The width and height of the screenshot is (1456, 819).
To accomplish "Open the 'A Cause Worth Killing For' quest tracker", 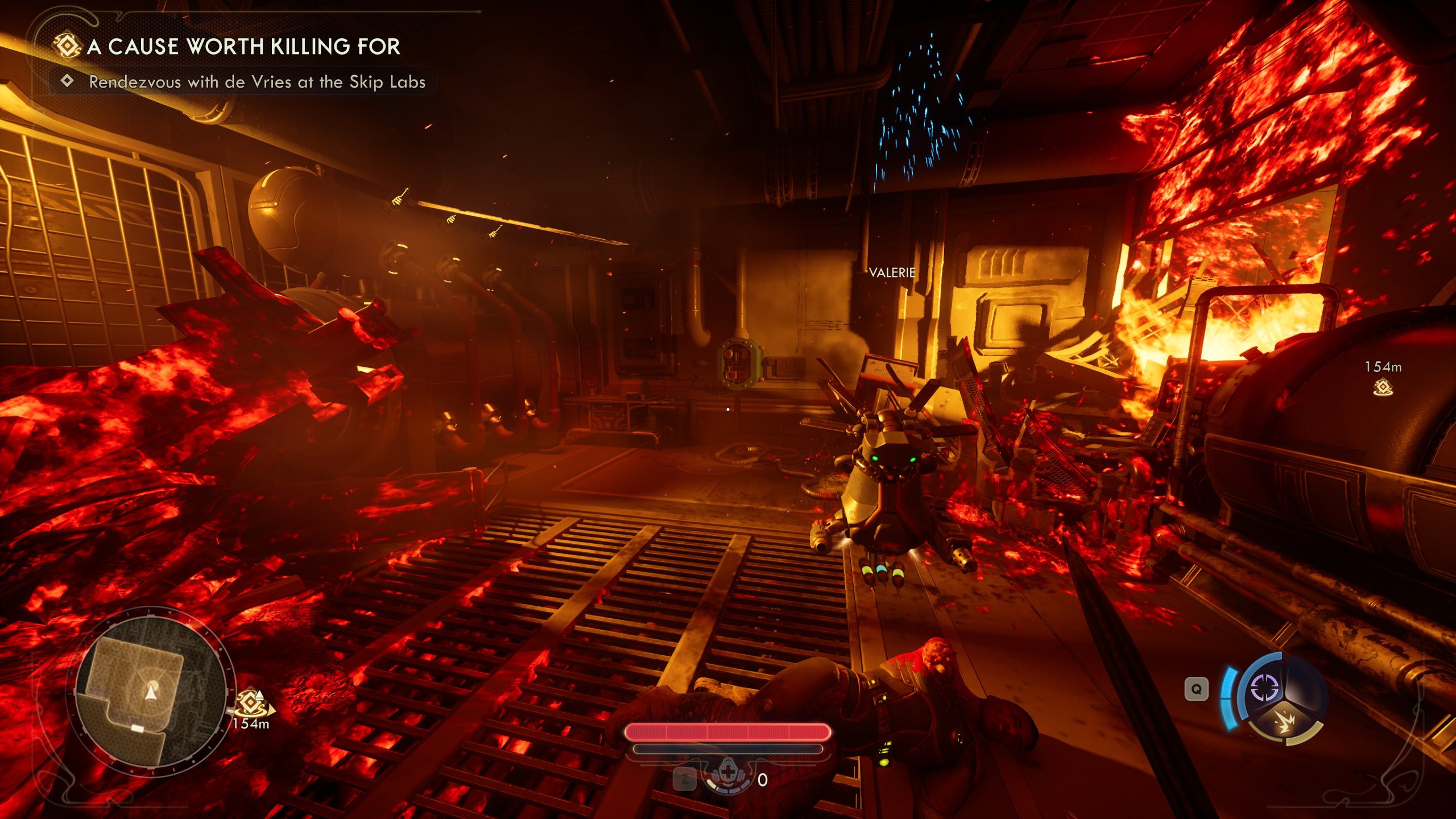I will pos(243,47).
